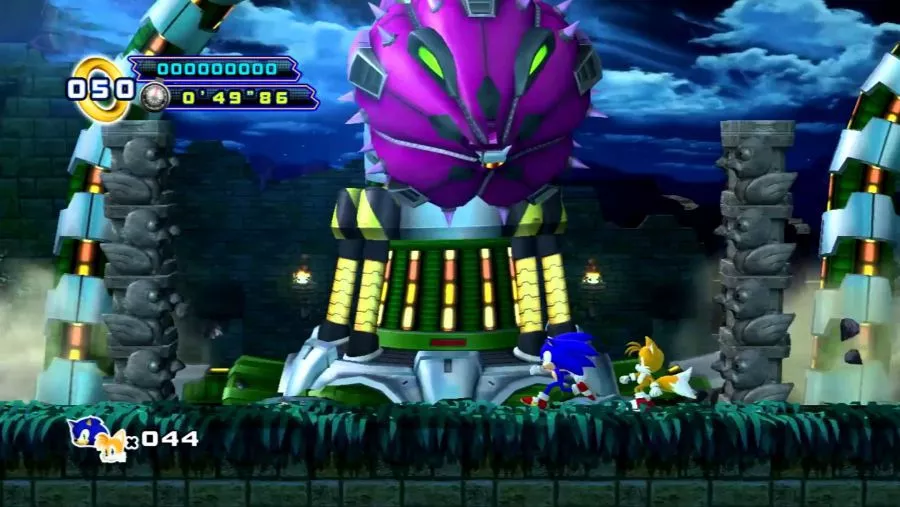Click the gold ring icon
This screenshot has height=507, width=900.
point(100,88)
